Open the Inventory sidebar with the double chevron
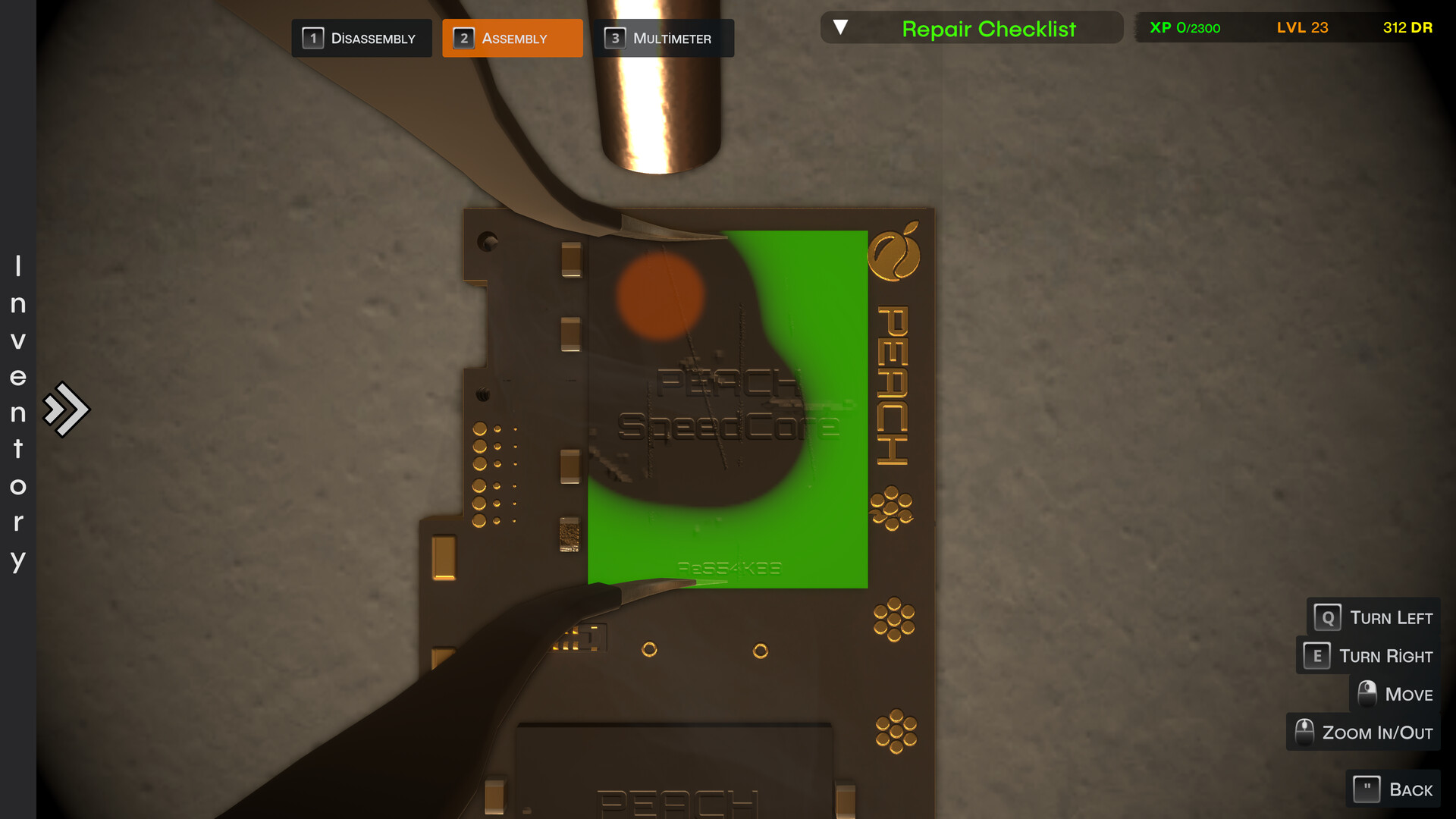Image resolution: width=1456 pixels, height=819 pixels. 67,408
